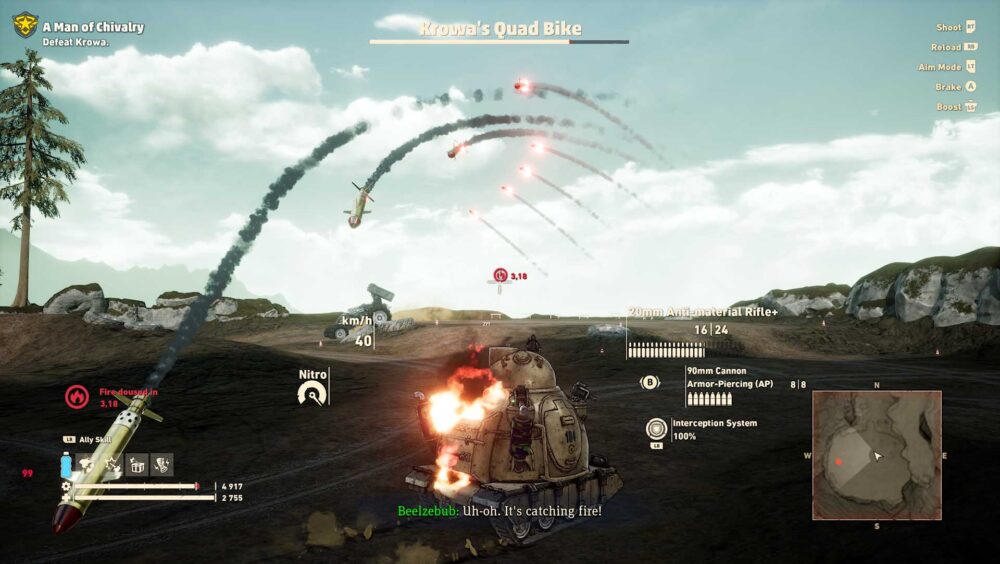This screenshot has height=564, width=1000.
Task: Trigger the Nitro boost gauge icon
Action: (312, 394)
